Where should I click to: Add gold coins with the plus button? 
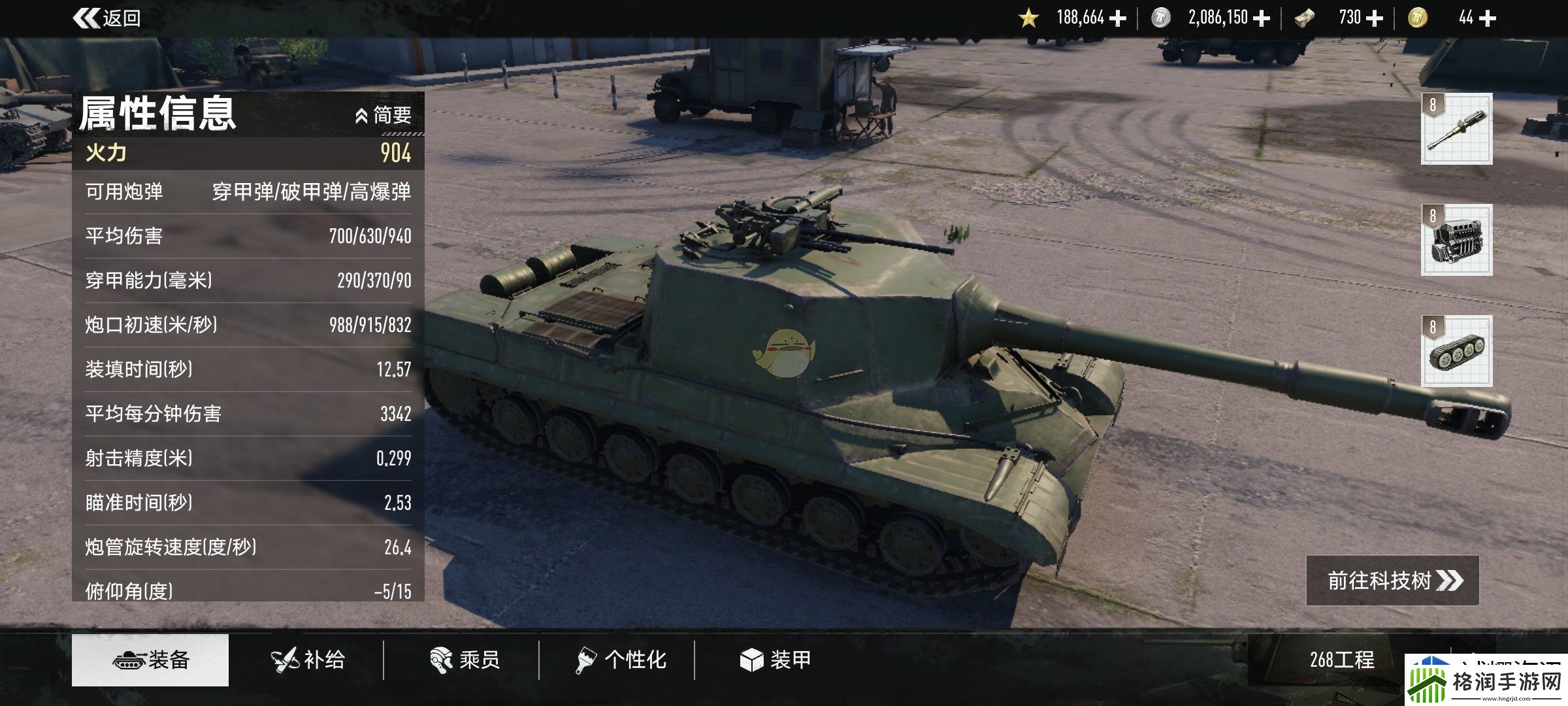[1487, 18]
